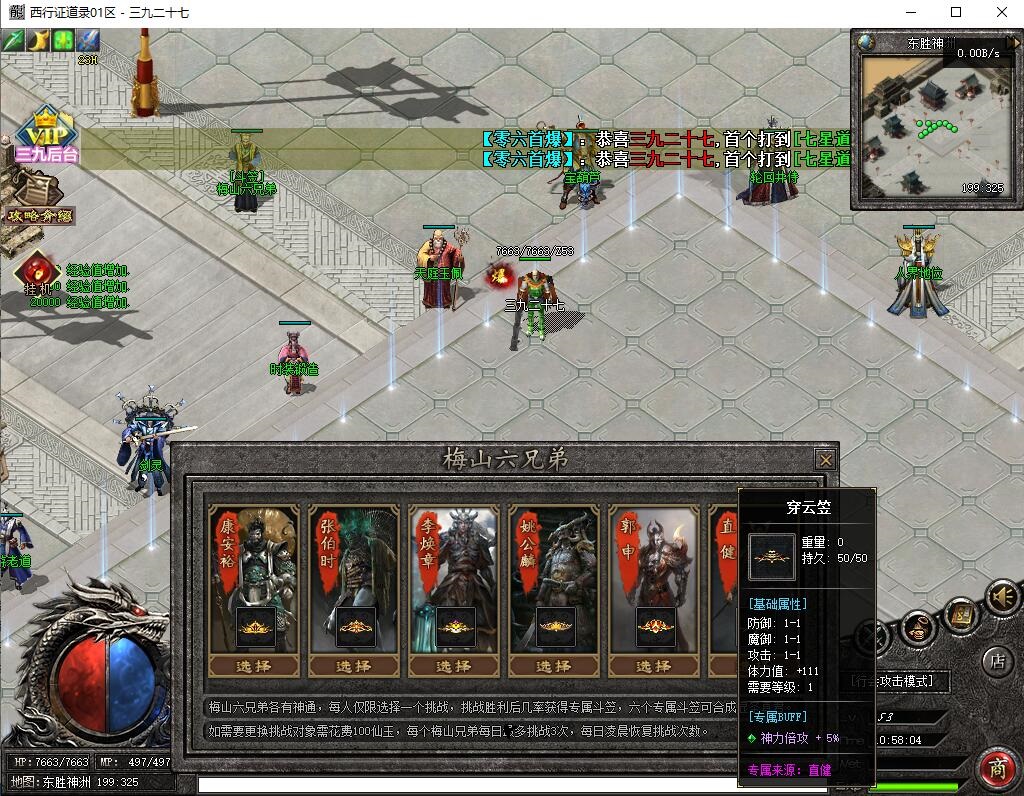Select 张伯时 as challenge opponent
The height and width of the screenshot is (796, 1024).
[353, 666]
